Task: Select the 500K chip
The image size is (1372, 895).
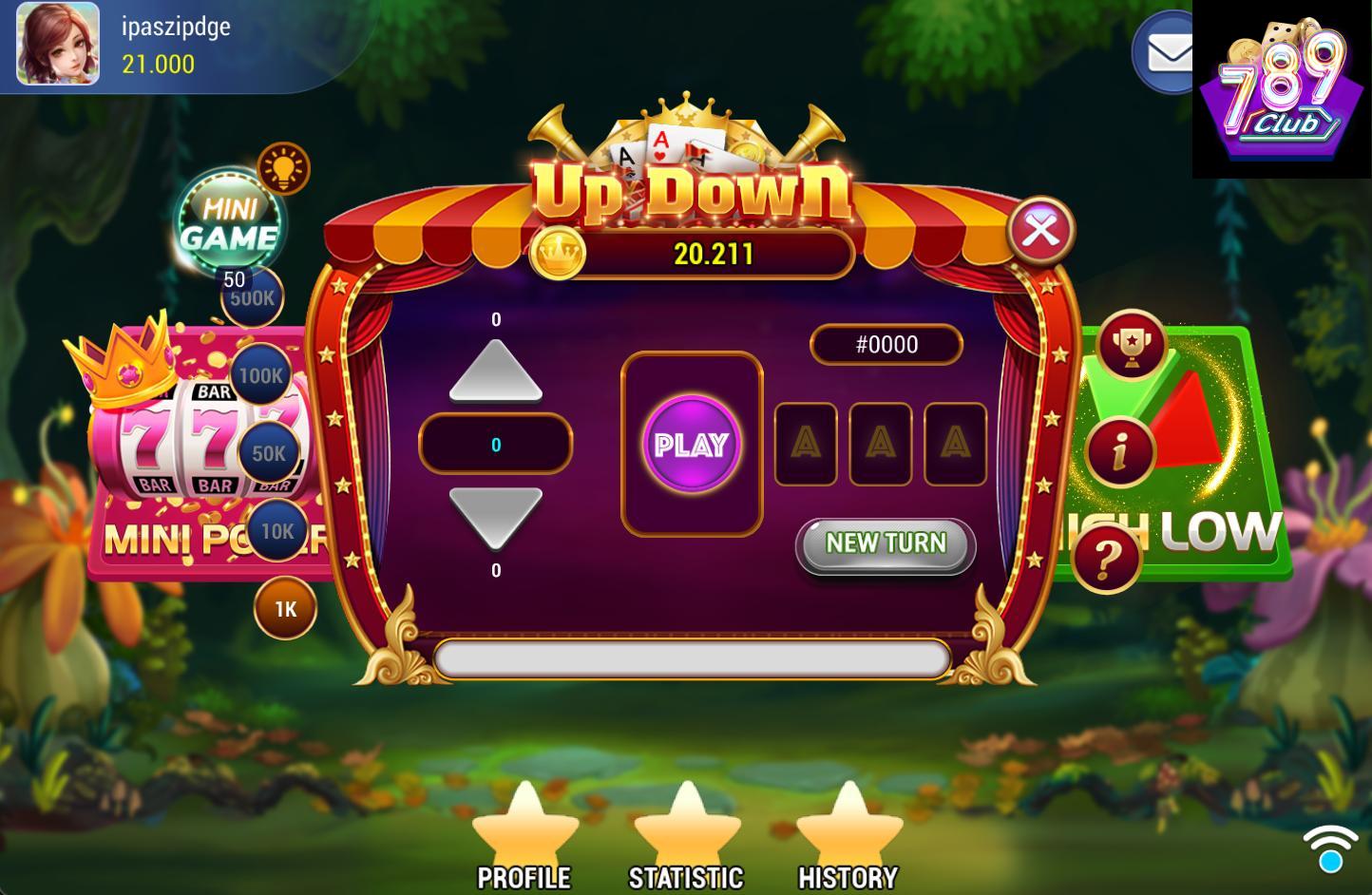Action: click(x=251, y=297)
